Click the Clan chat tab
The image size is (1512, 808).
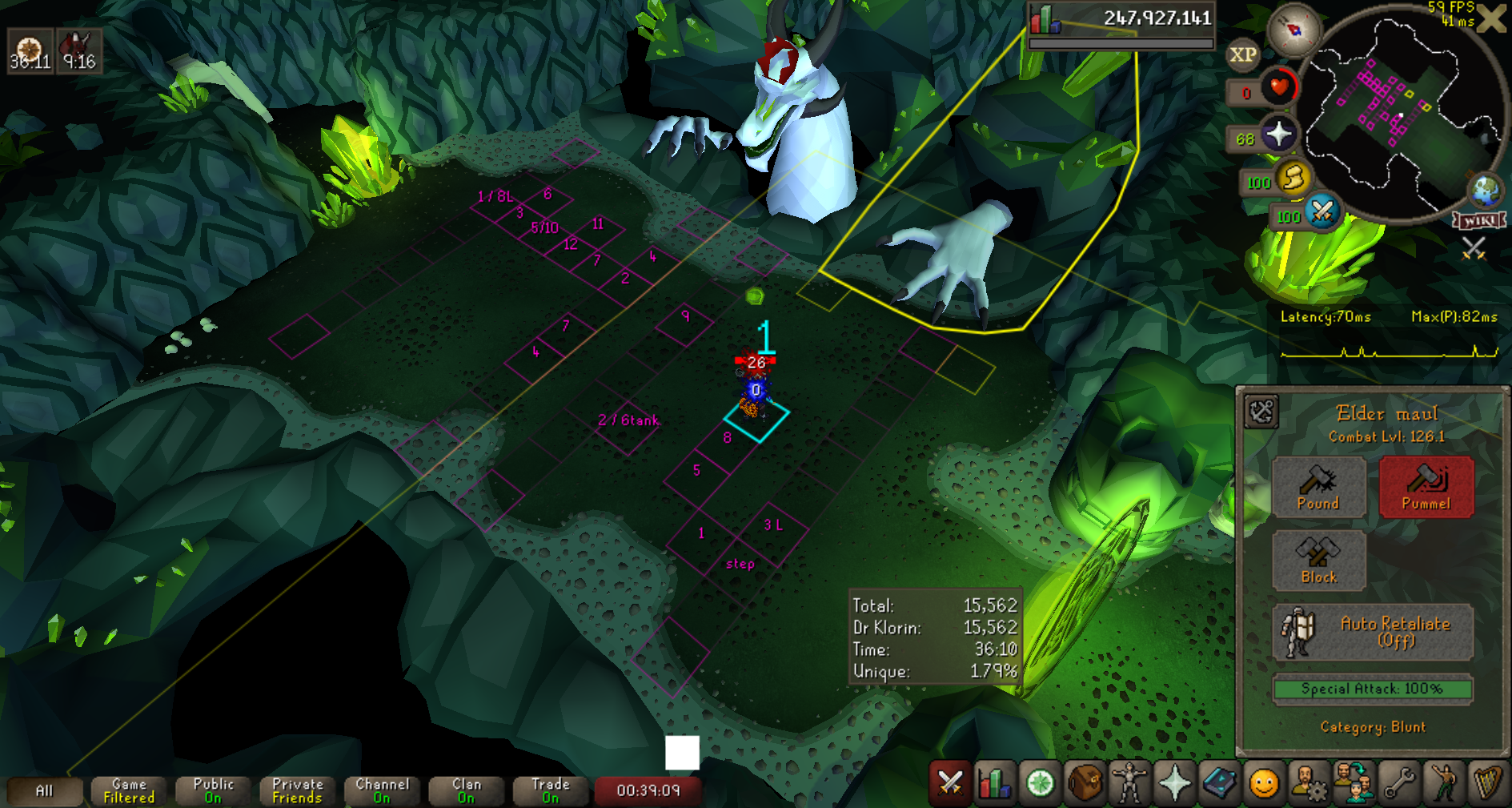[x=467, y=791]
